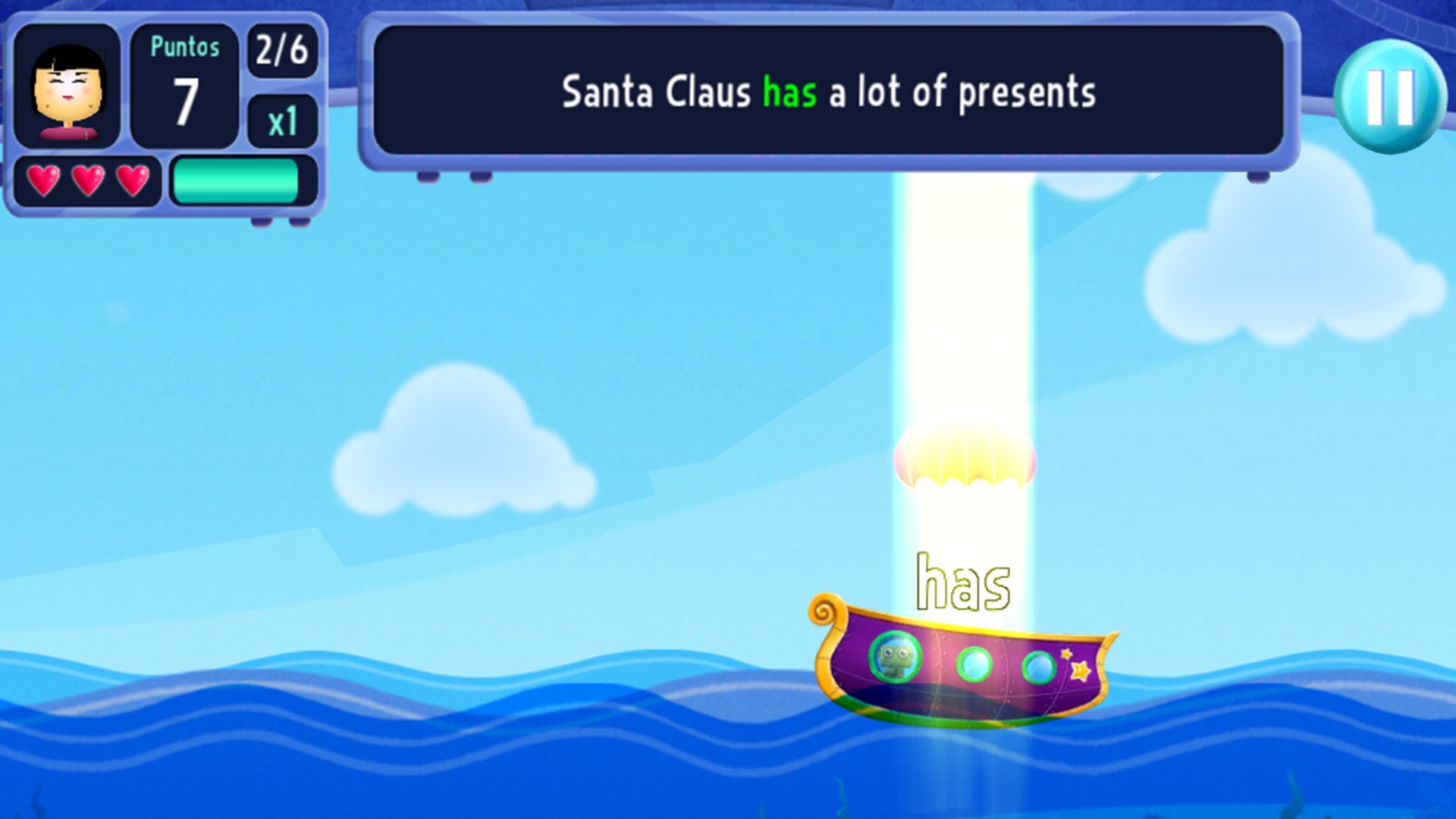Tap the highlighted word 'has' in the sentence
Image resolution: width=1456 pixels, height=819 pixels.
[789, 93]
